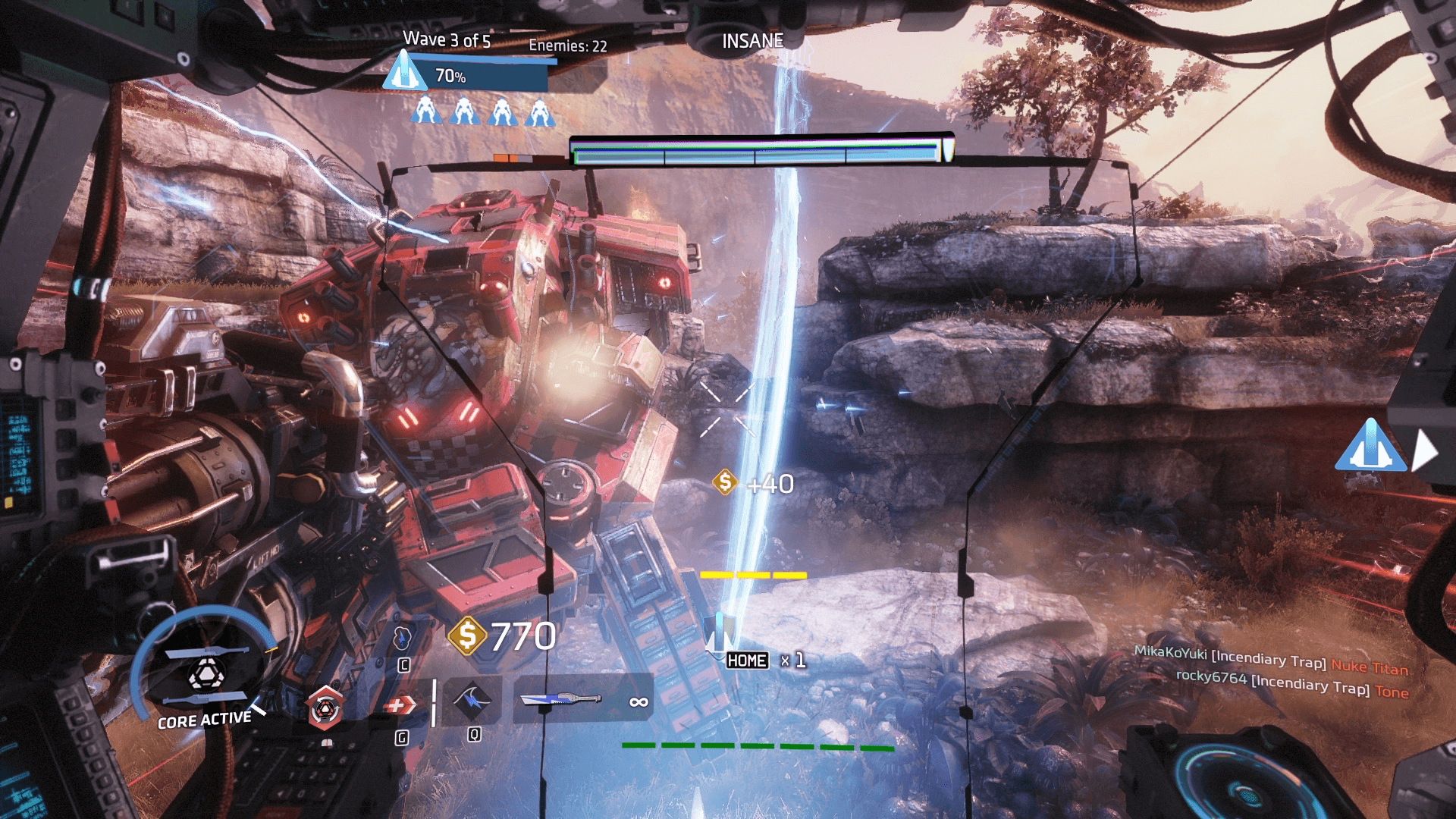This screenshot has width=1456, height=819.
Task: Trigger the Arc Wave ability icon
Action: tap(472, 701)
